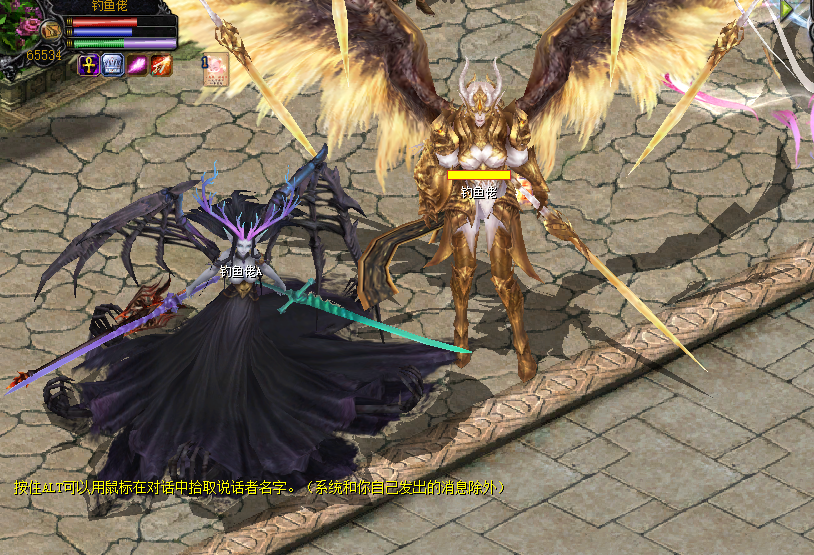Image resolution: width=814 pixels, height=555 pixels.
Task: Activate the purple feather buff icon
Action: click(x=137, y=65)
